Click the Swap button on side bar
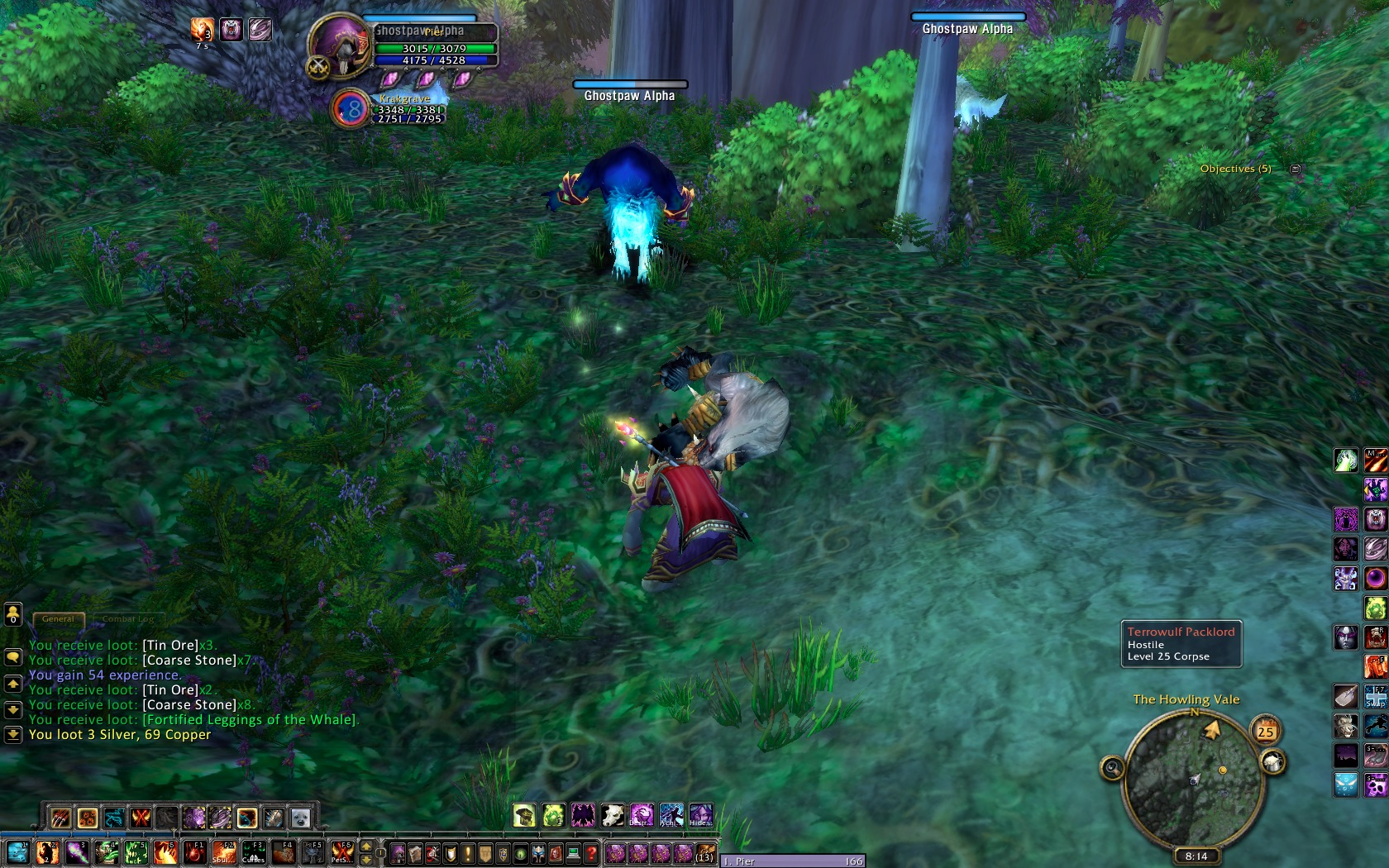This screenshot has height=868, width=1389. 1376,697
